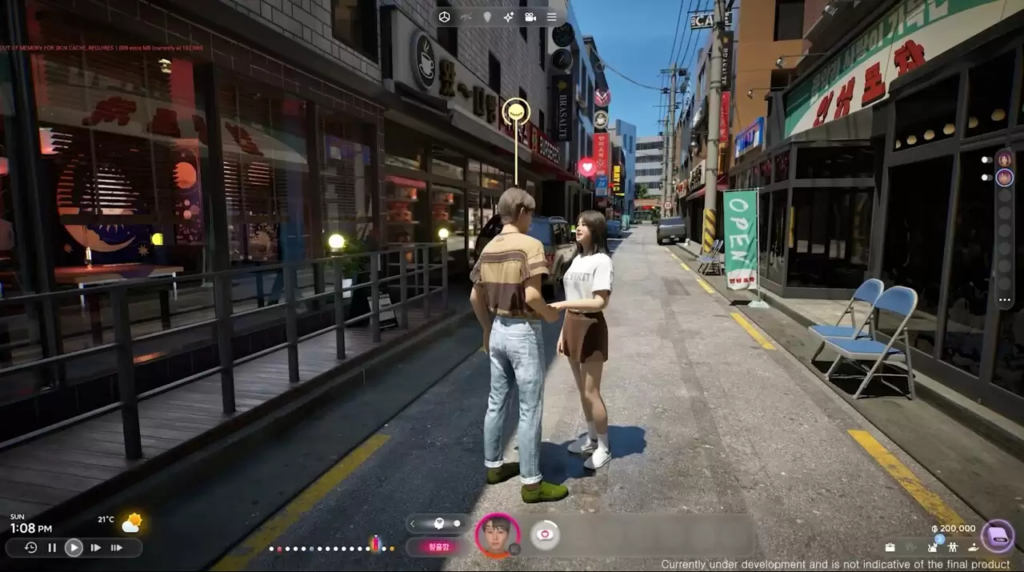The width and height of the screenshot is (1024, 572).
Task: Select the highlighted avatar in side panel
Action: tap(1004, 178)
